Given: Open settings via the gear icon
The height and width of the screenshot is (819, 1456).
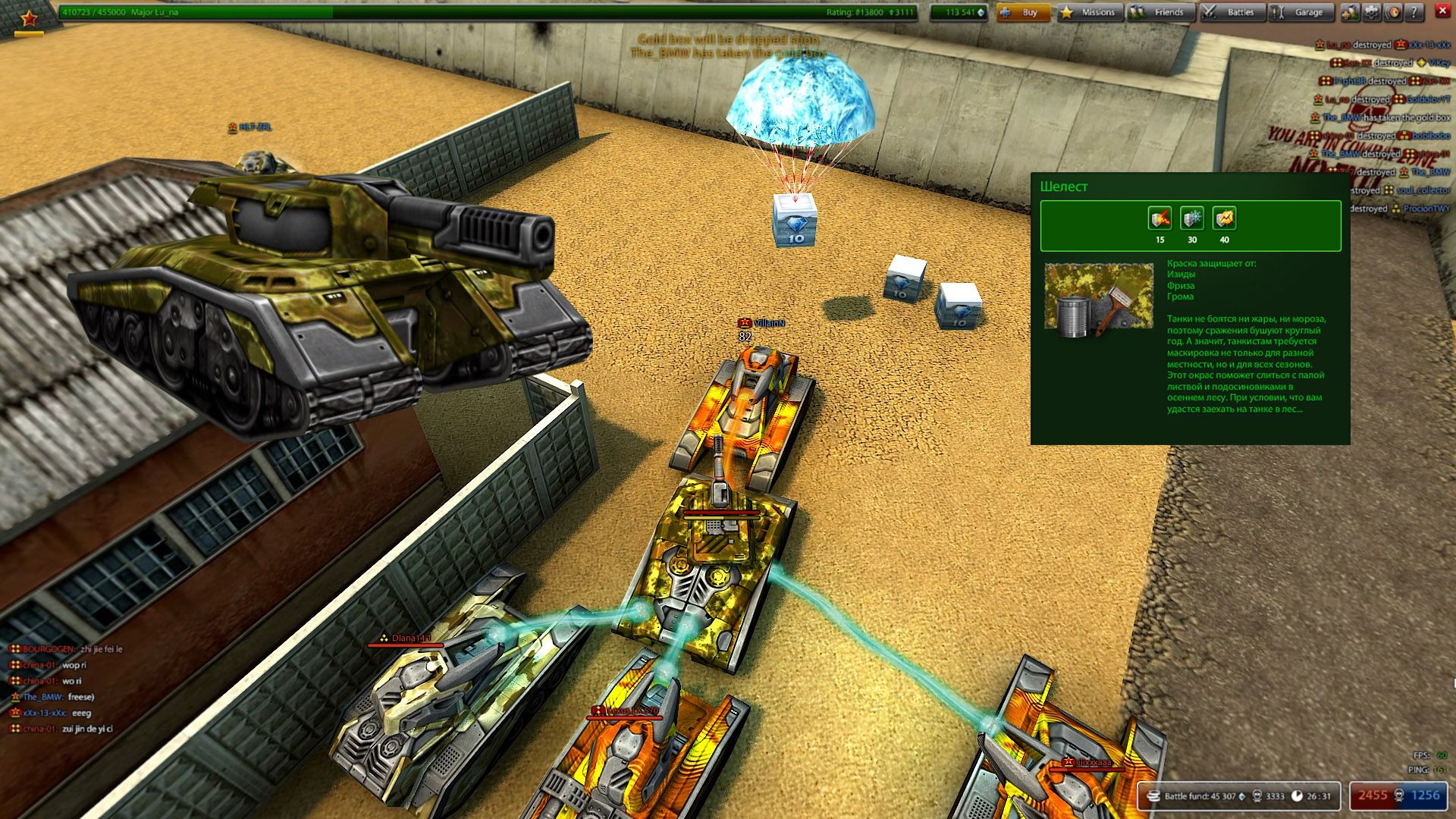Looking at the screenshot, I should [1371, 12].
